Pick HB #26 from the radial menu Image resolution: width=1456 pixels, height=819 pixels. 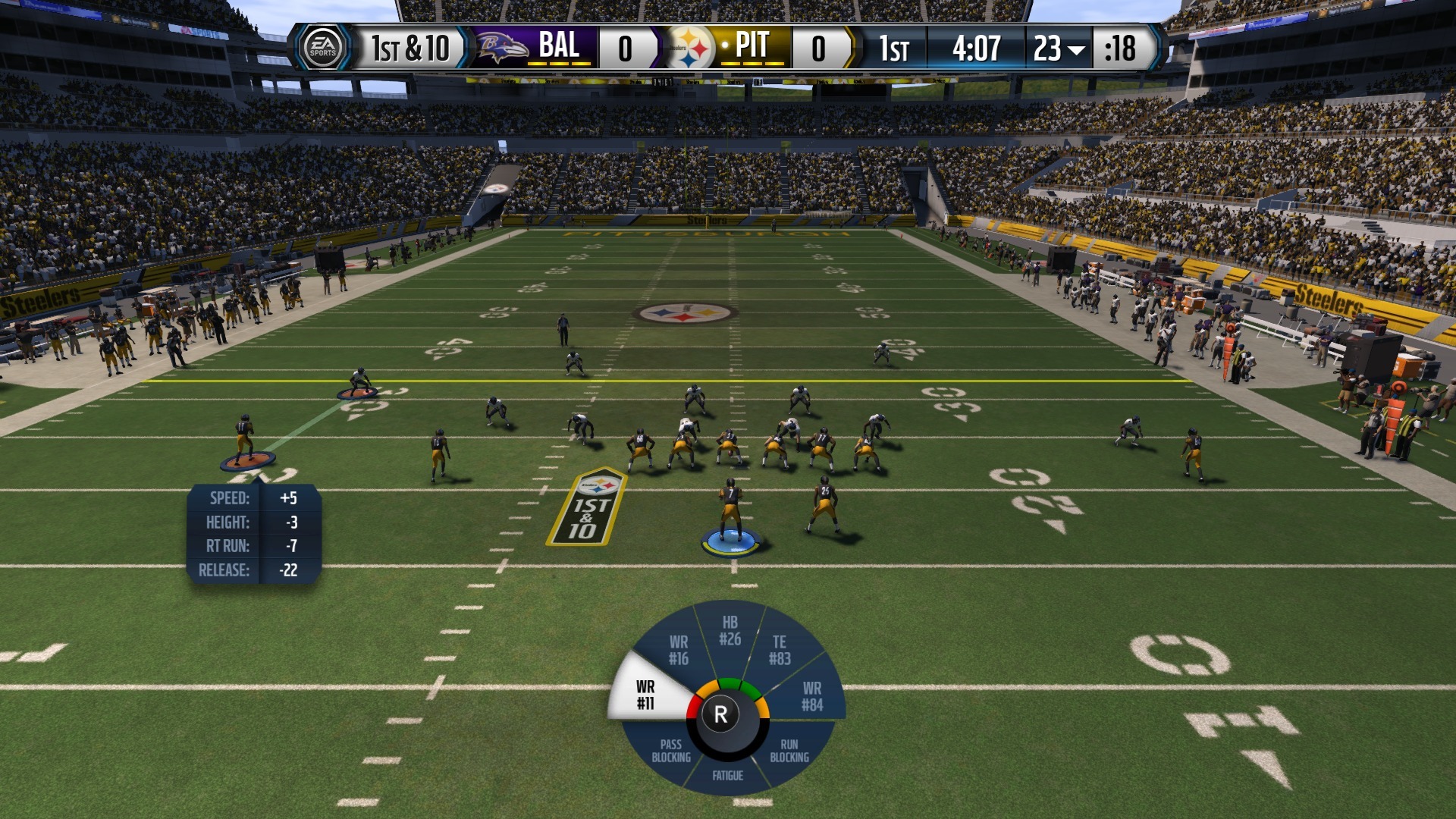pos(730,631)
